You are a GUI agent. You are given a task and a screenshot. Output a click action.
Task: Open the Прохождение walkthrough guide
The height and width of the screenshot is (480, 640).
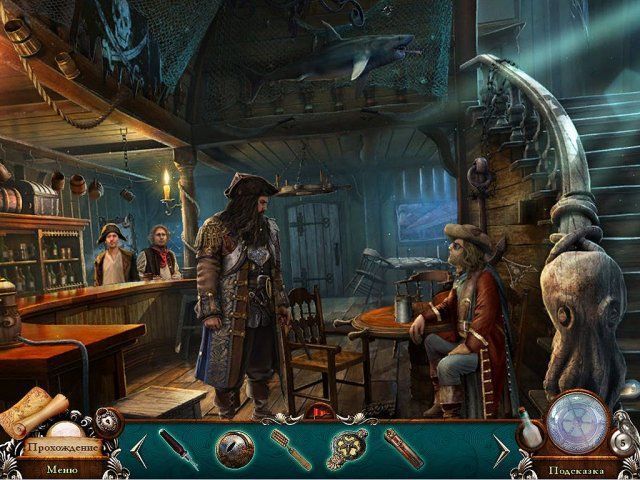tap(63, 448)
